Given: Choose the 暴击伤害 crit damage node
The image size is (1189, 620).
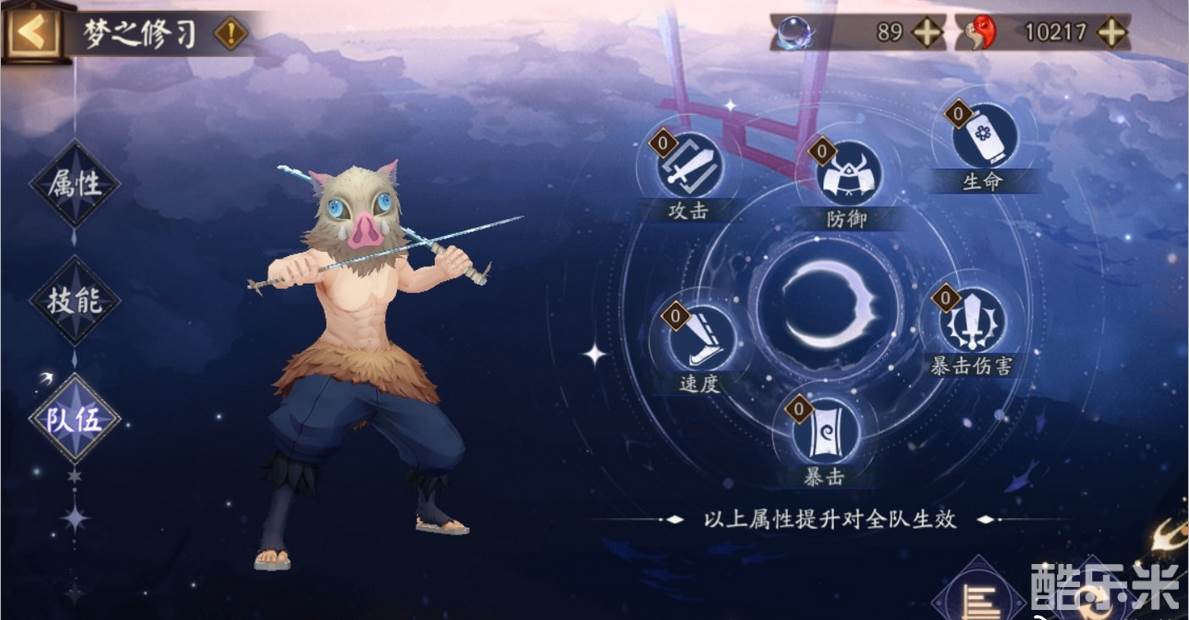Looking at the screenshot, I should click(970, 319).
